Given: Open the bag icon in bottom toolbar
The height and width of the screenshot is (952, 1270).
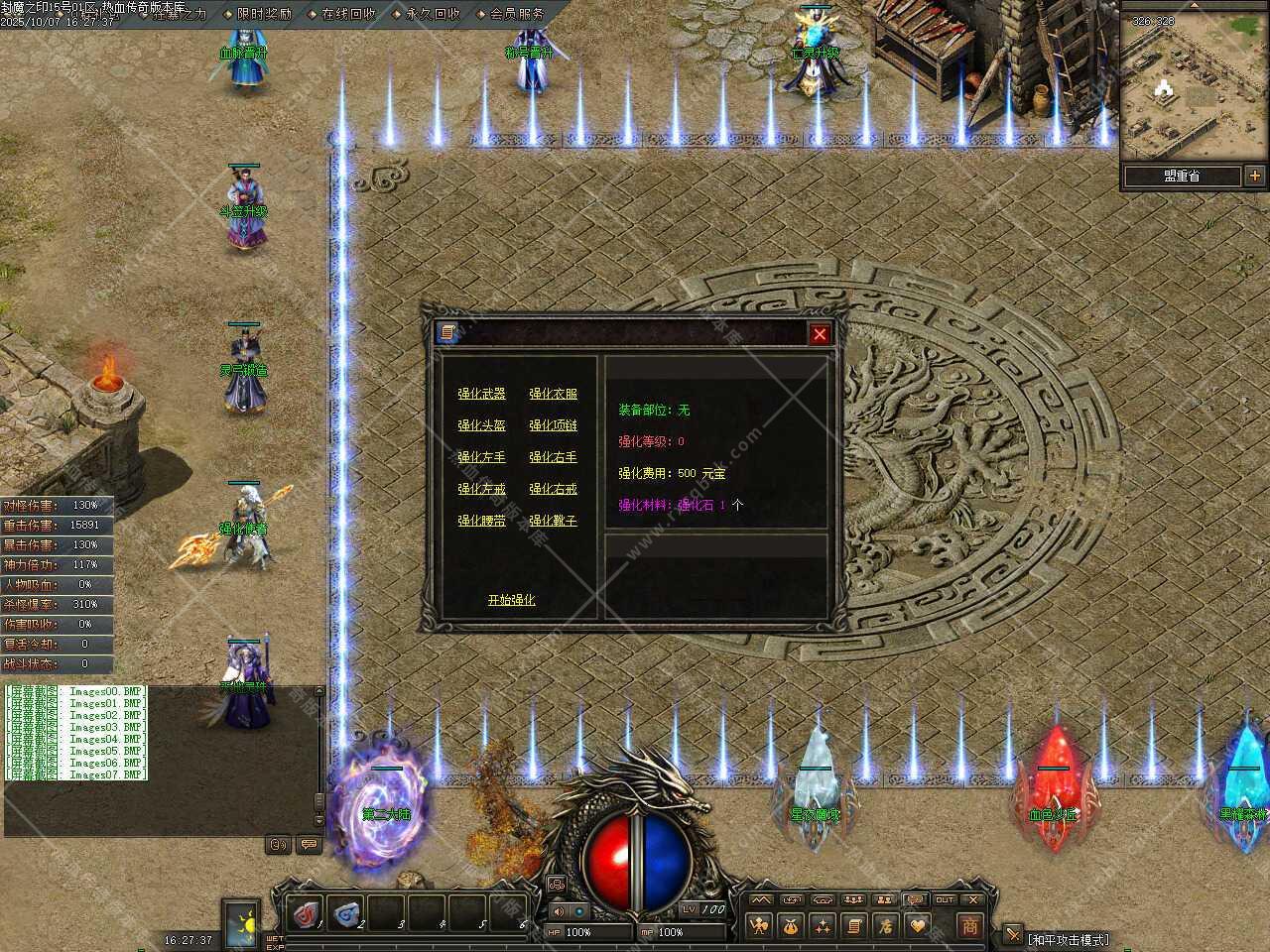Looking at the screenshot, I should tap(791, 926).
